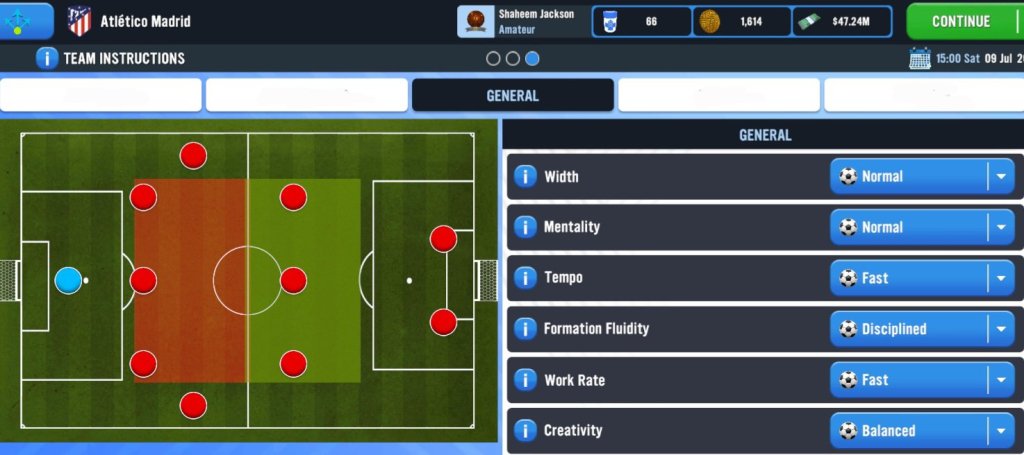Open Shaheem Jackson's manager profile

coord(521,21)
